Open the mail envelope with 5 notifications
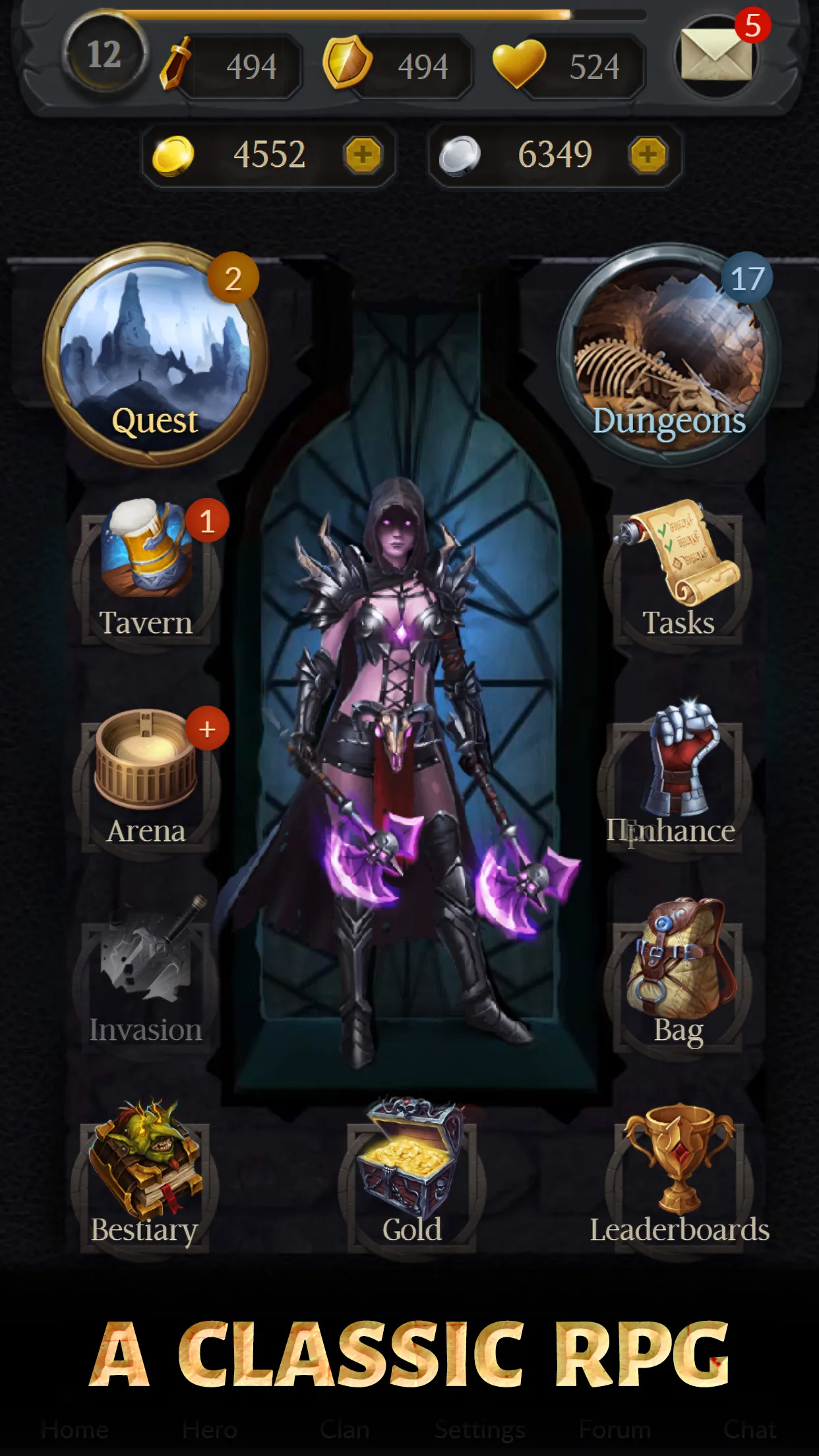Screen dimensions: 819x1456 [x=716, y=57]
